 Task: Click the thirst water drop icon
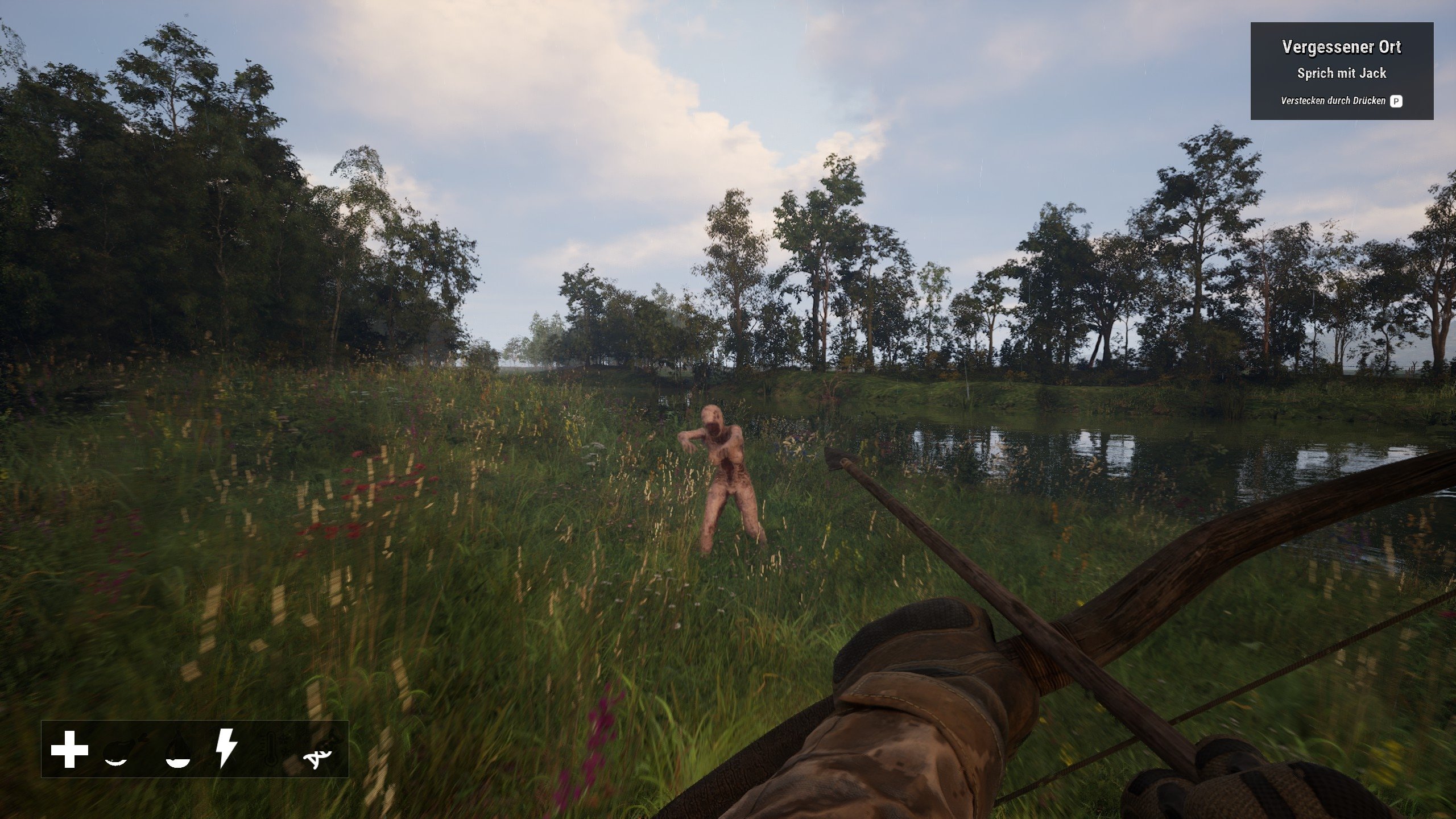tap(177, 751)
